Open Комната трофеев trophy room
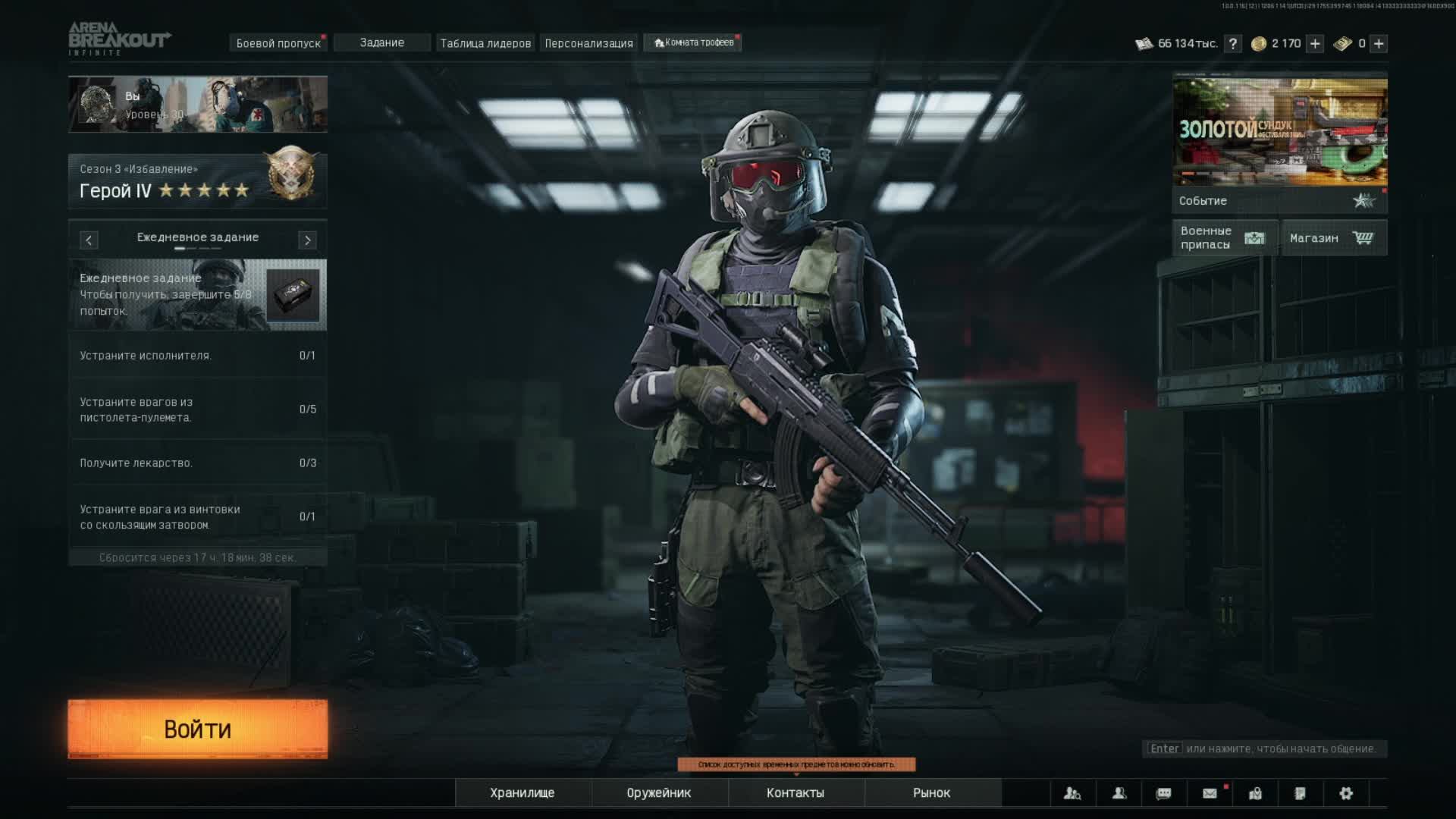This screenshot has width=1456, height=819. pyautogui.click(x=693, y=43)
